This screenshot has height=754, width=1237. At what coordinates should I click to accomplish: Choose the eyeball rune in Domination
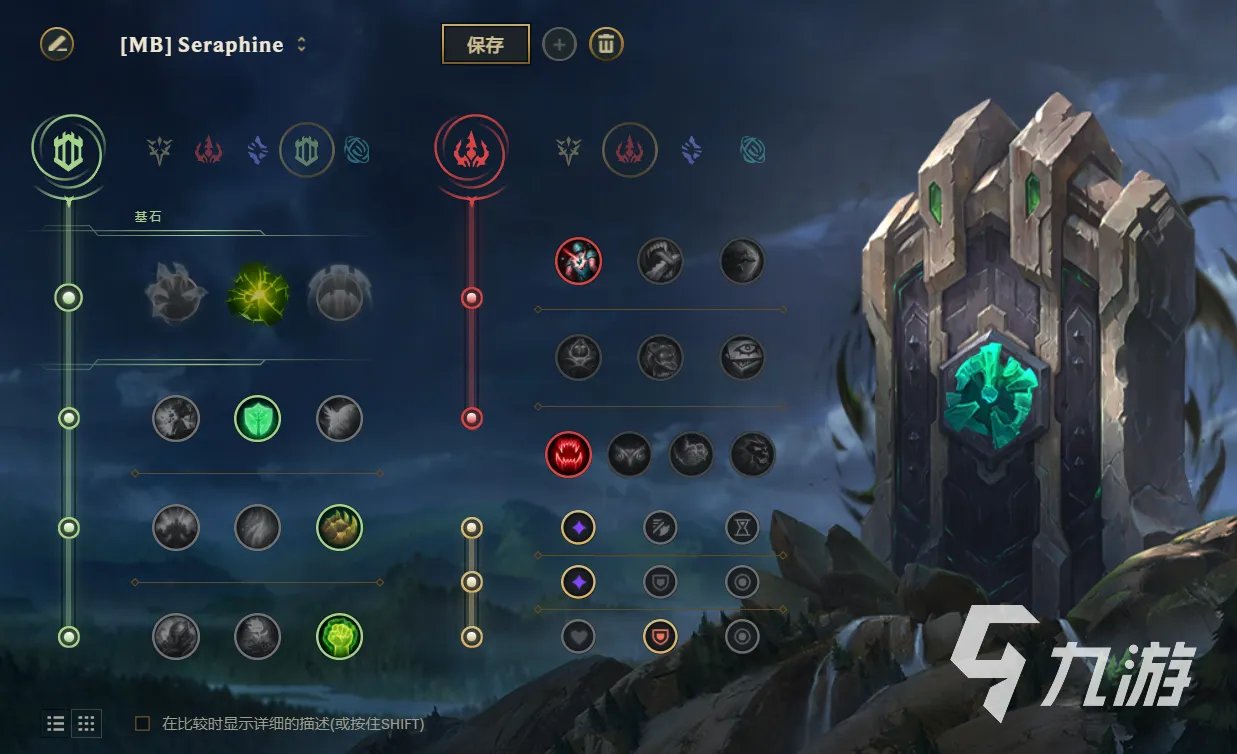point(742,357)
